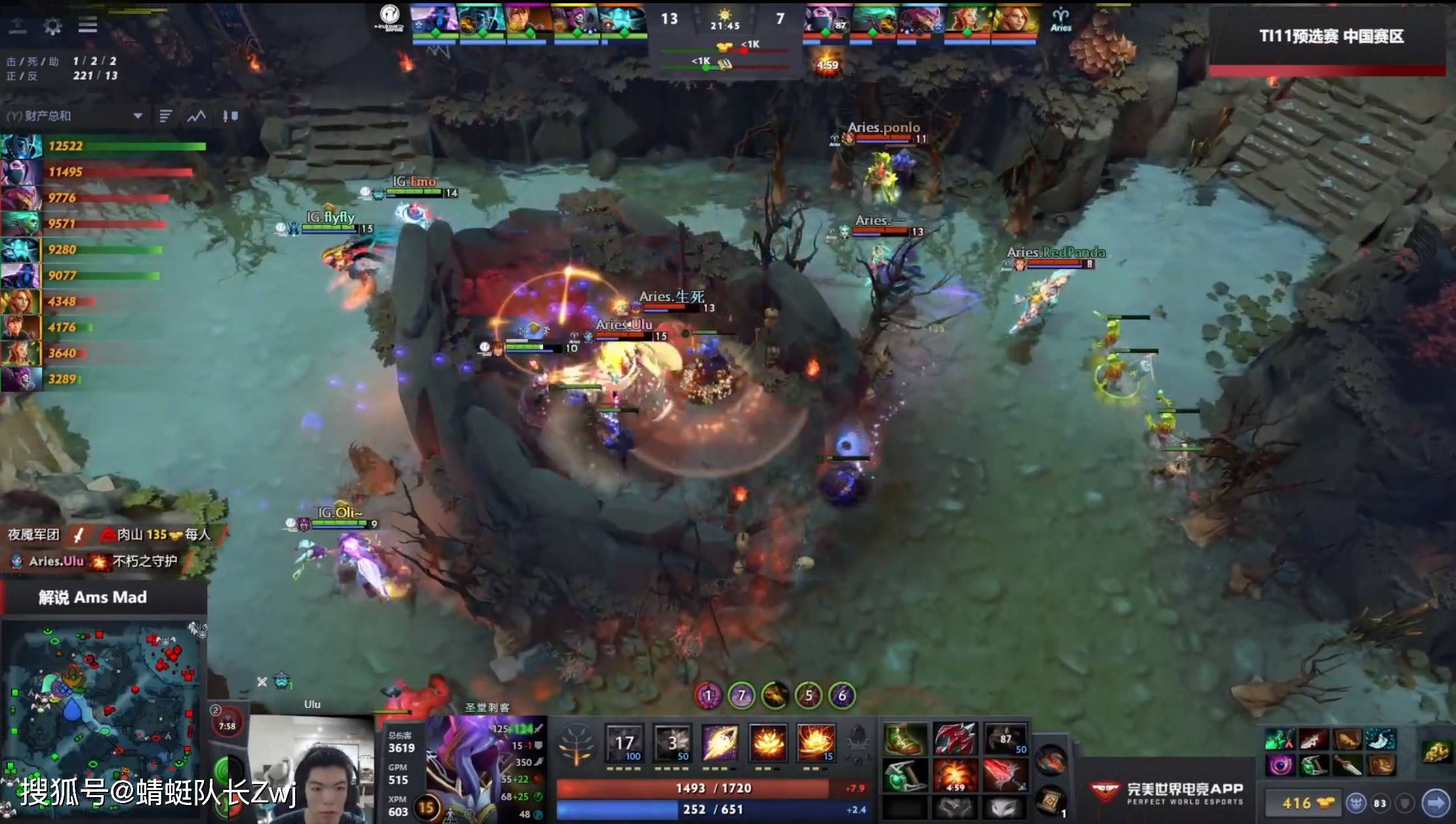Click the Aries team logo in top bar
1456x824 pixels.
pos(1061,18)
